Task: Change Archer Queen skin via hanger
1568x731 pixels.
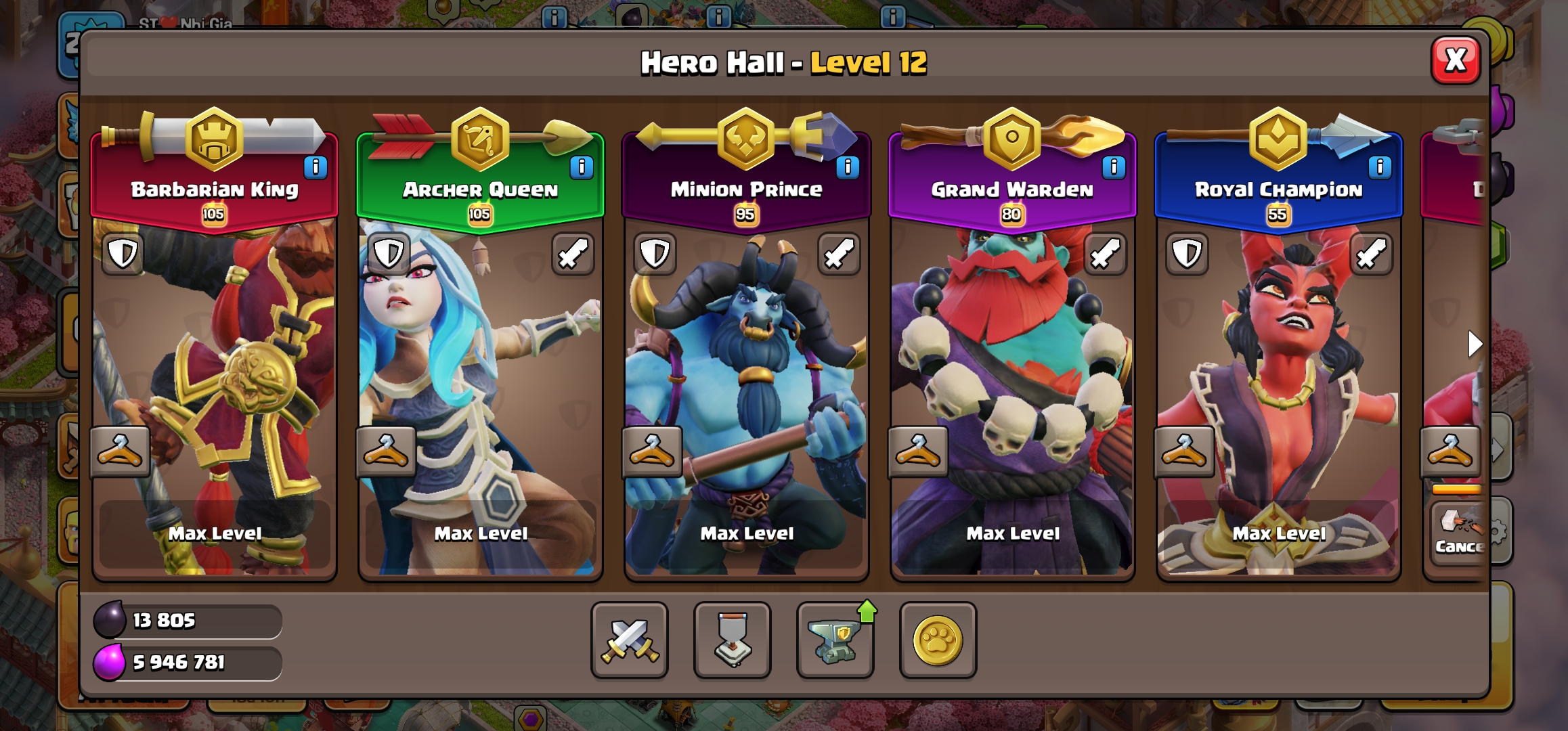Action: 386,451
